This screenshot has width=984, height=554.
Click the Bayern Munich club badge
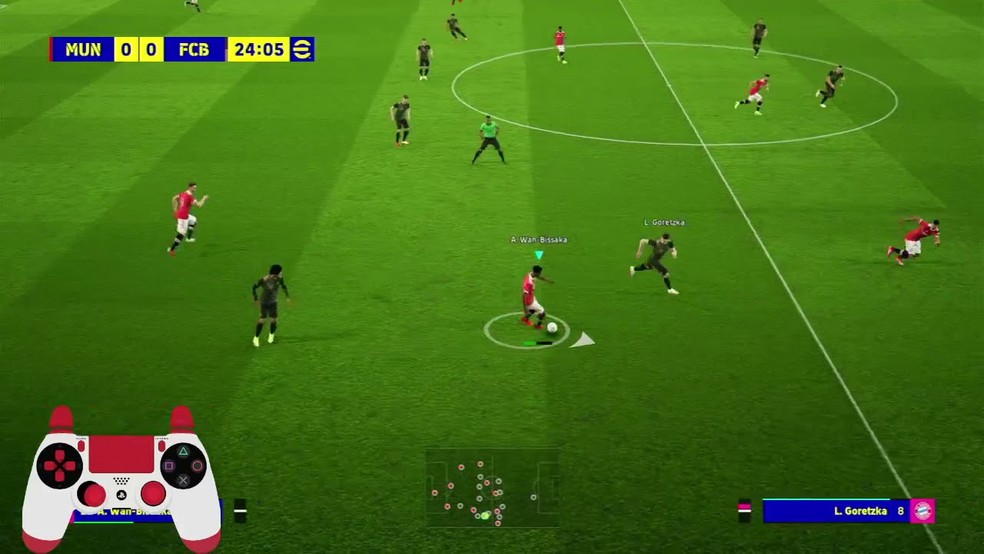(x=922, y=511)
